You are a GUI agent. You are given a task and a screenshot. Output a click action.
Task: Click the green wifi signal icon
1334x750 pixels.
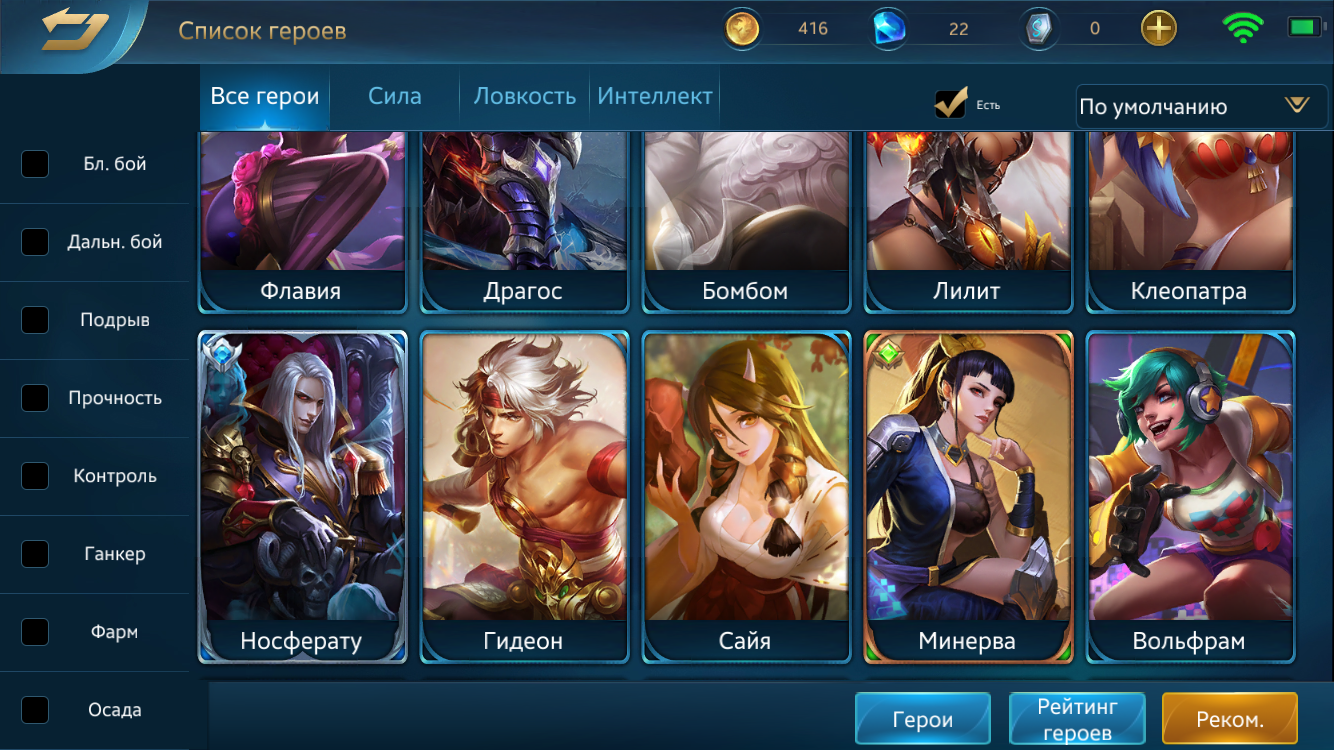tap(1243, 28)
